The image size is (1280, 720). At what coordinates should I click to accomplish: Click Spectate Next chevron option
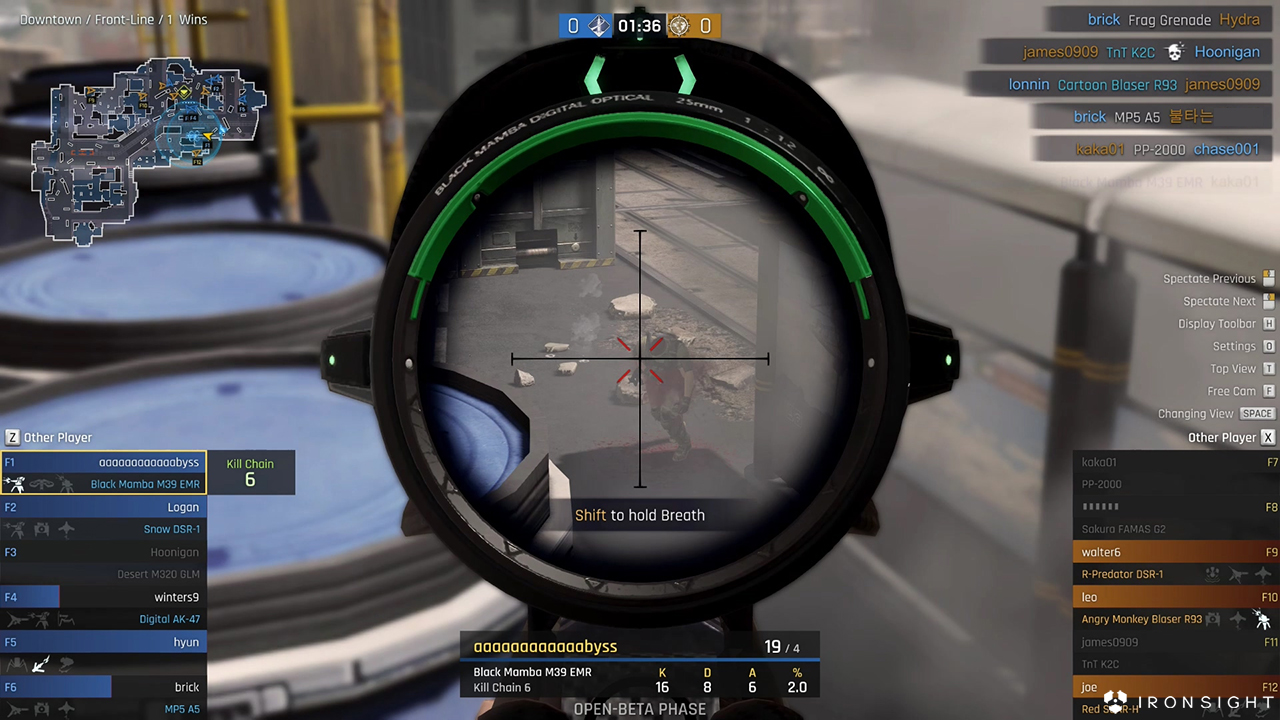click(1219, 301)
